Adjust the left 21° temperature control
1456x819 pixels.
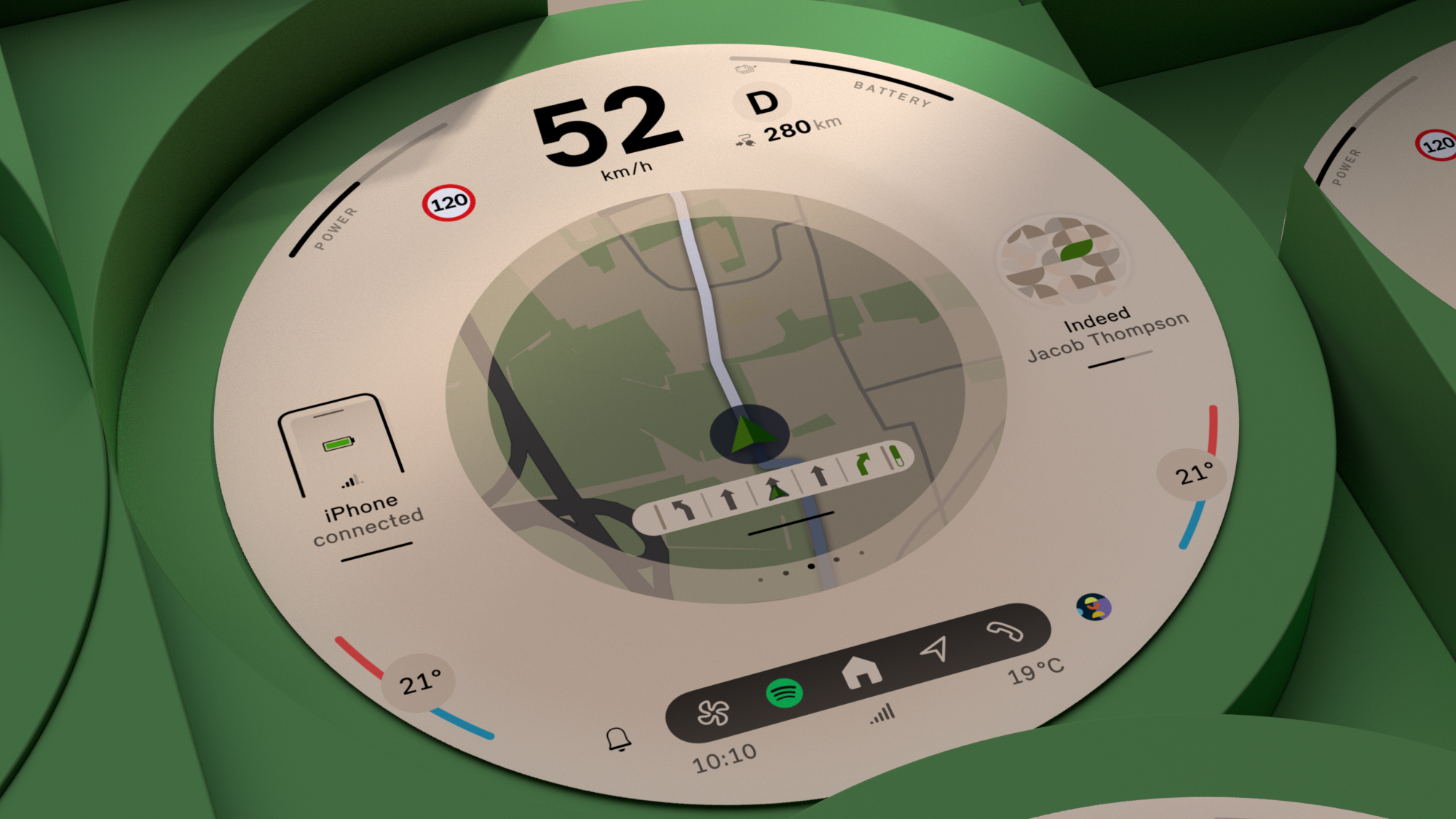coord(419,684)
